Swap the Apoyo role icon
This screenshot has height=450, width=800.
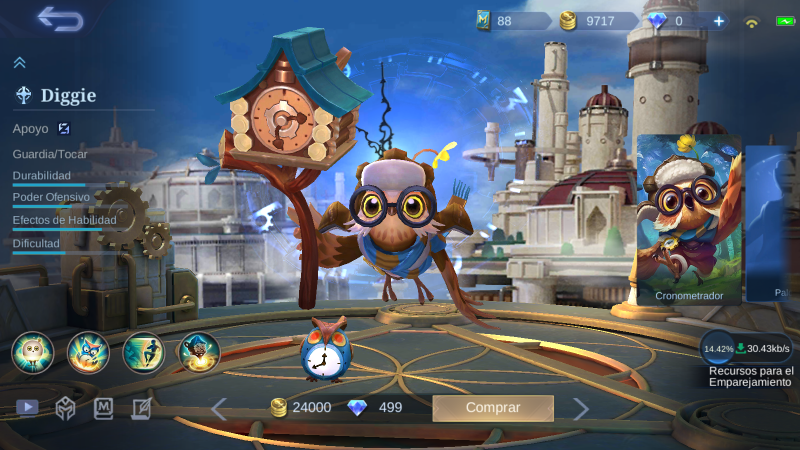click(64, 128)
